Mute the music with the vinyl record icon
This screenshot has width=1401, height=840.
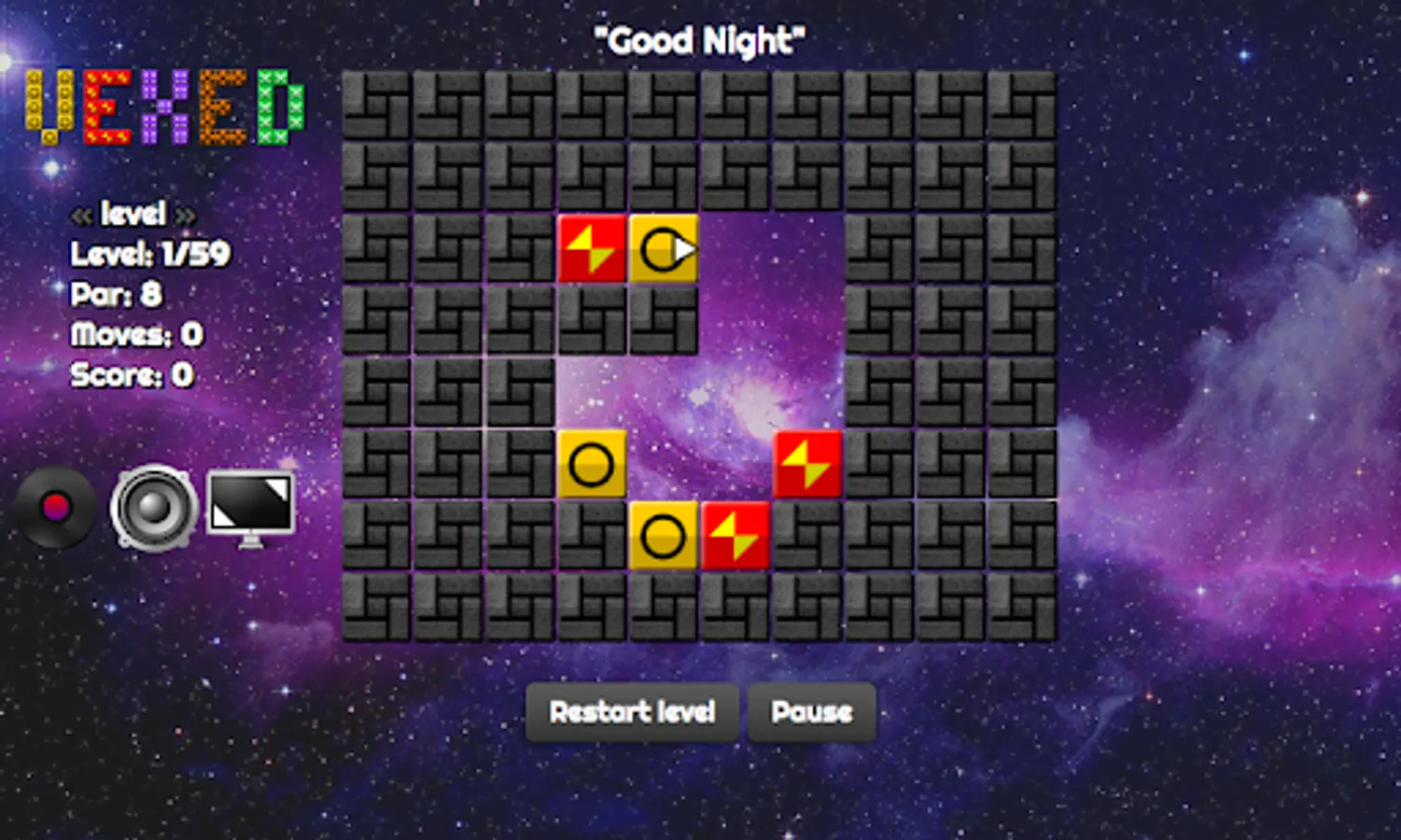pyautogui.click(x=54, y=509)
